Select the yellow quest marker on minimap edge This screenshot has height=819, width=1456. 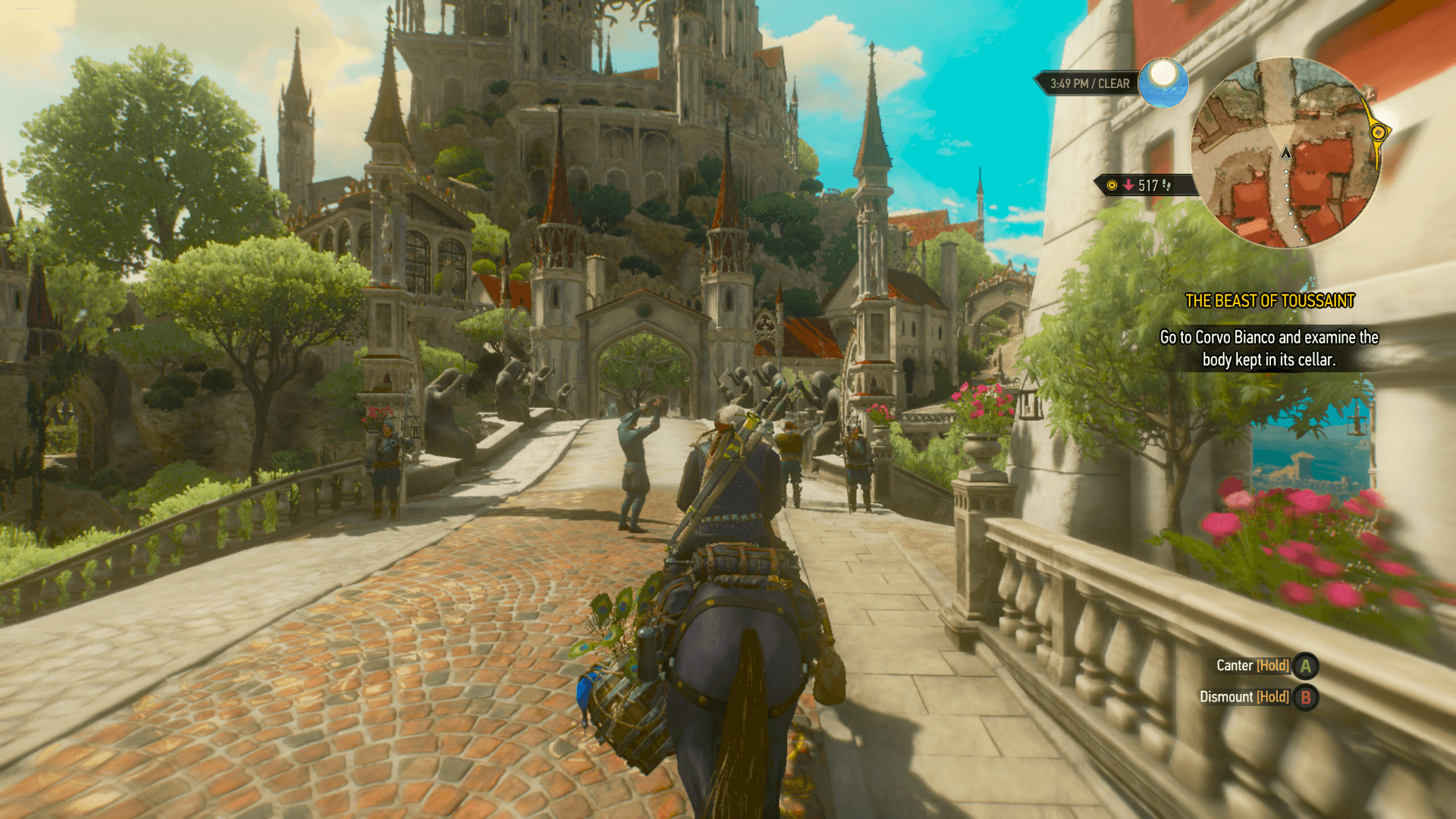click(1378, 133)
